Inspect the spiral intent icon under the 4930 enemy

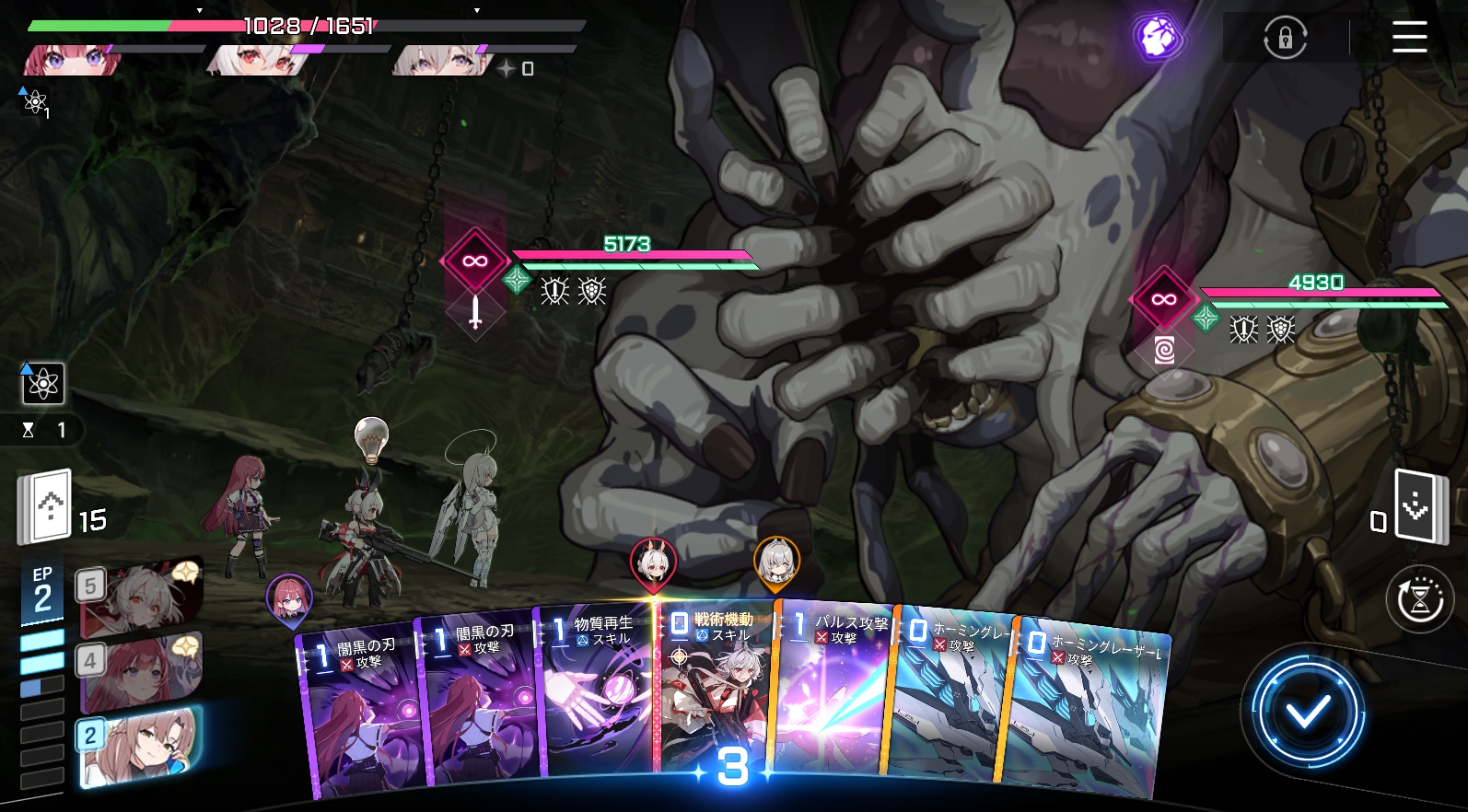[x=1164, y=350]
